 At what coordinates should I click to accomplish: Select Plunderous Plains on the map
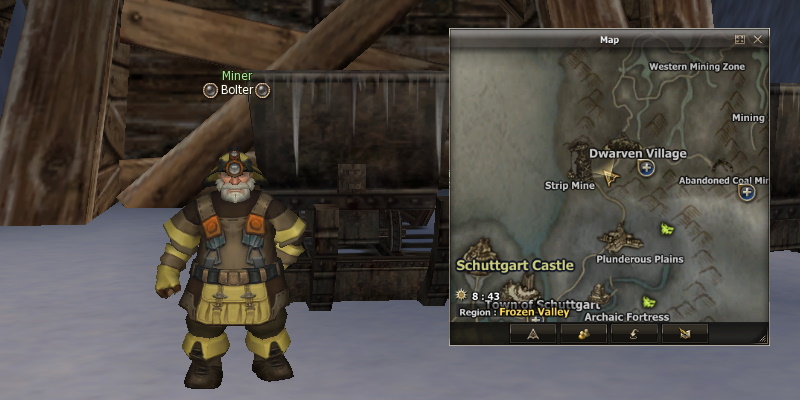click(639, 259)
